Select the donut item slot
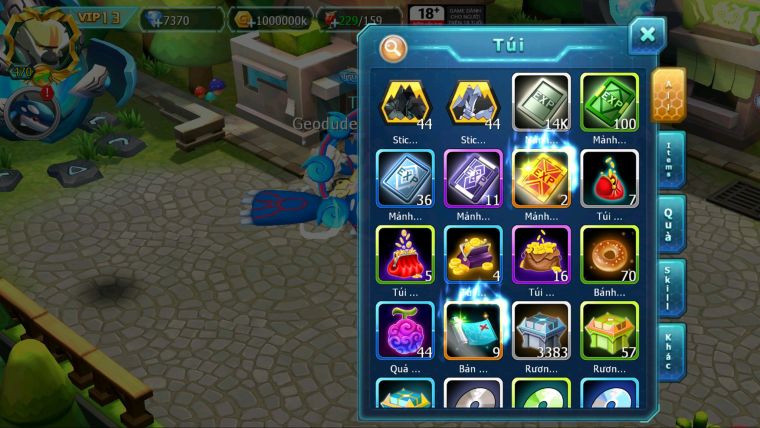The width and height of the screenshot is (760, 428). pos(609,254)
